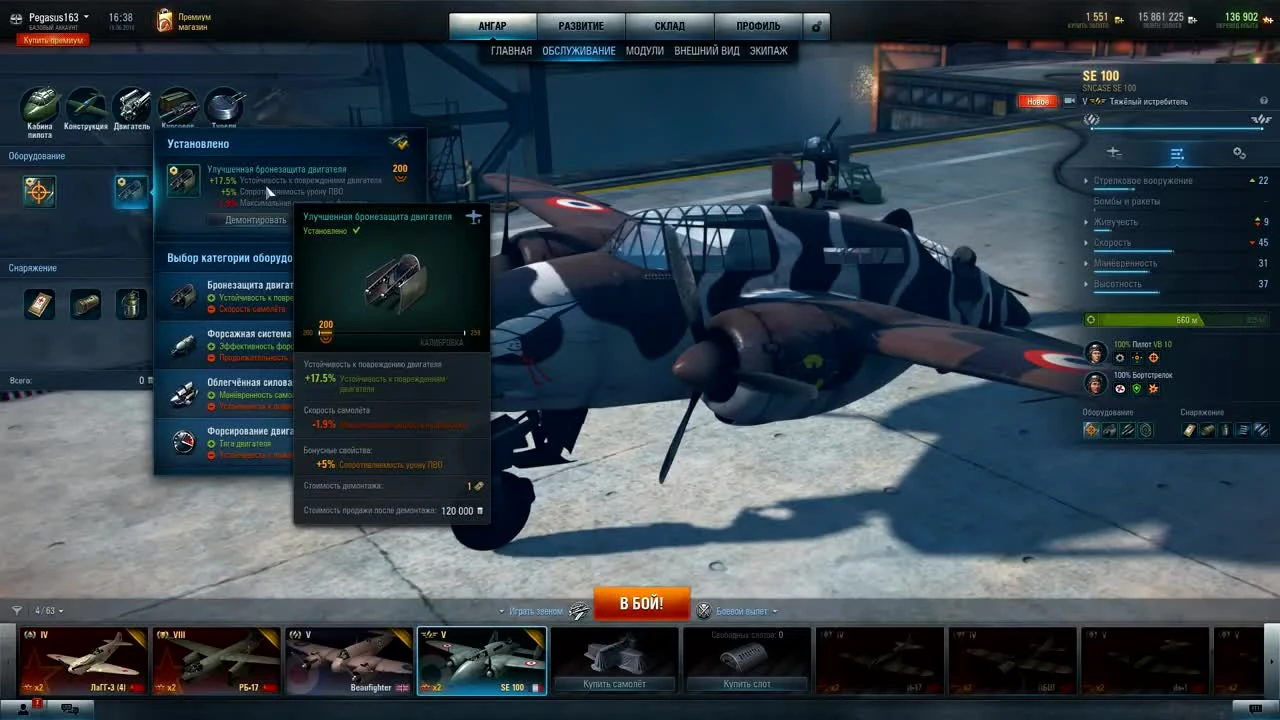Click the Демонтировать button
Image resolution: width=1280 pixels, height=720 pixels.
[x=255, y=219]
